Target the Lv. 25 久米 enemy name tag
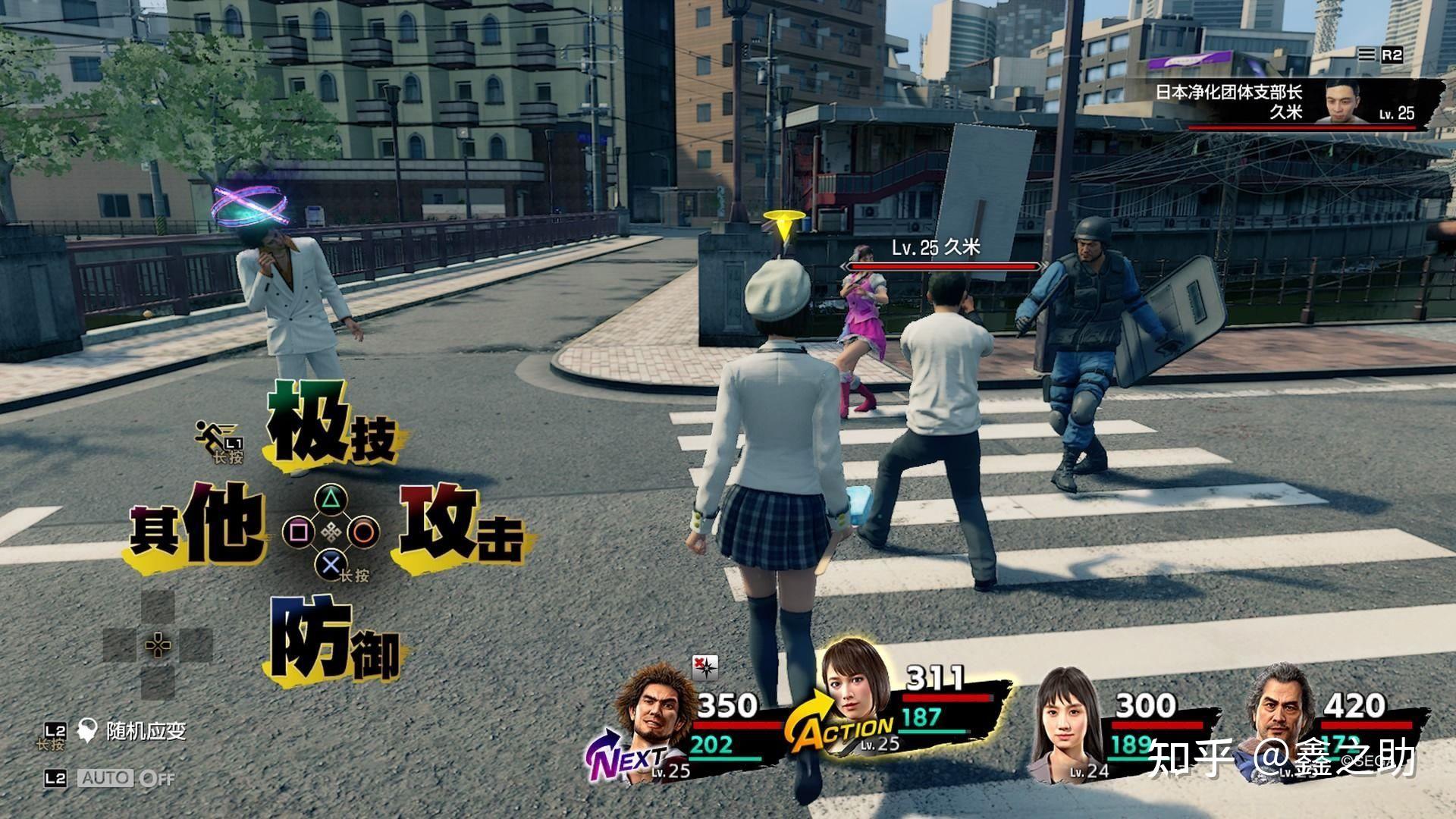The height and width of the screenshot is (819, 1456). pyautogui.click(x=937, y=248)
